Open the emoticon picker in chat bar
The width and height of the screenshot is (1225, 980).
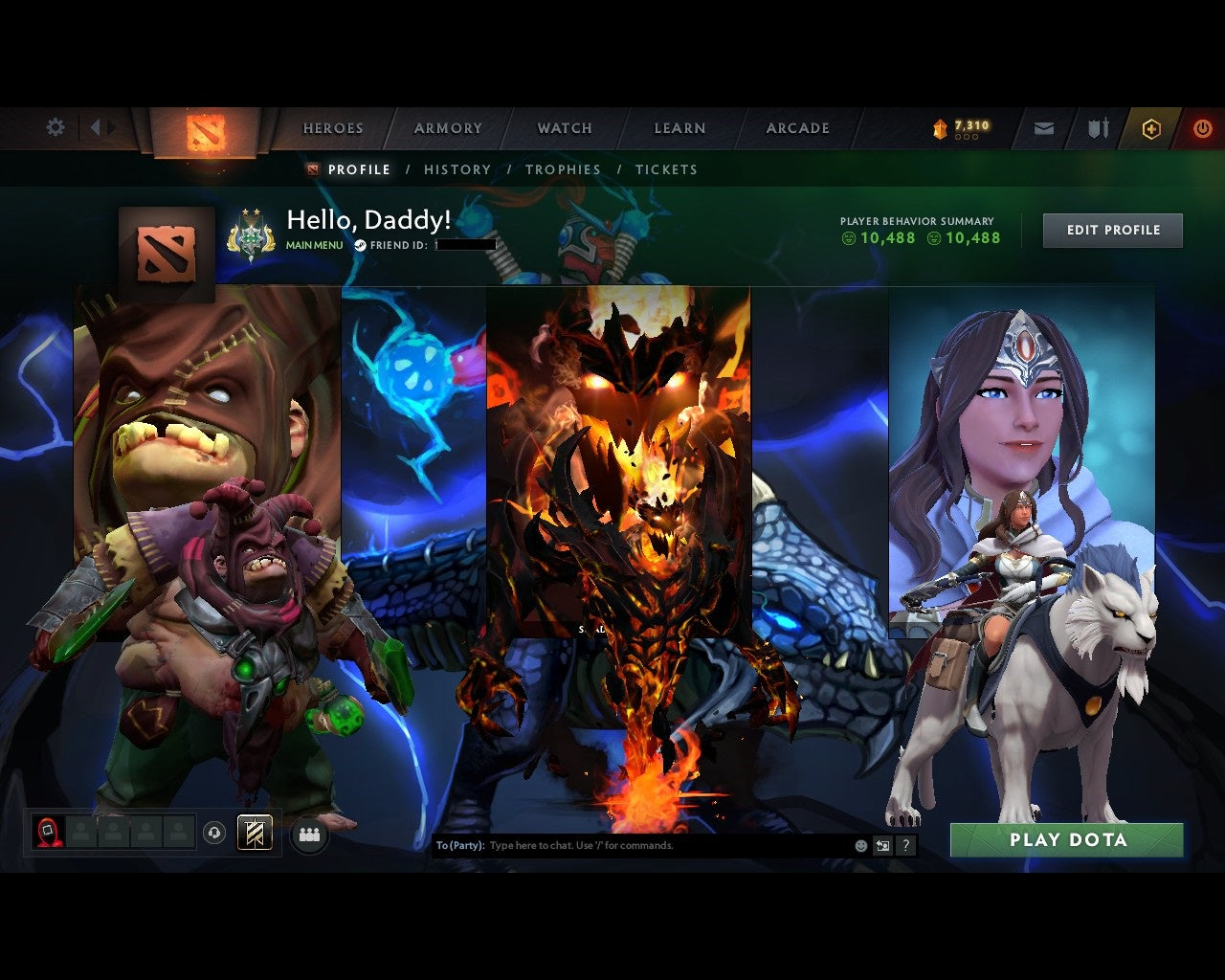click(x=859, y=845)
